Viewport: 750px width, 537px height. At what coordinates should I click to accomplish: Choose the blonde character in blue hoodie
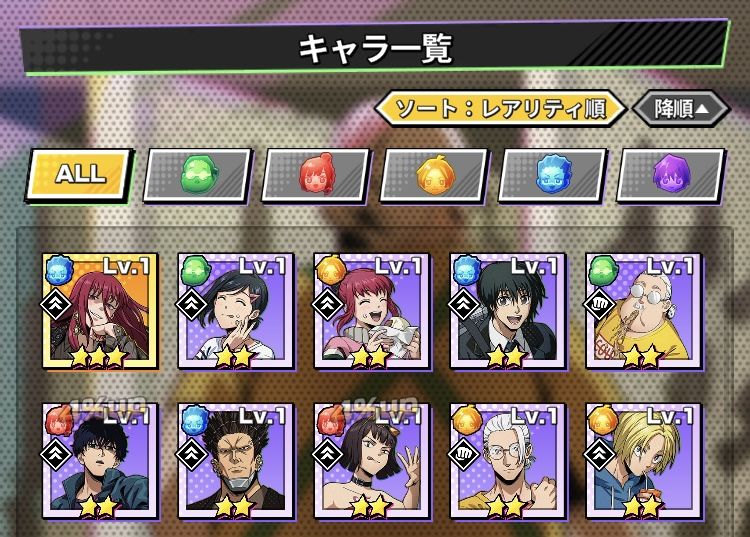[x=643, y=461]
